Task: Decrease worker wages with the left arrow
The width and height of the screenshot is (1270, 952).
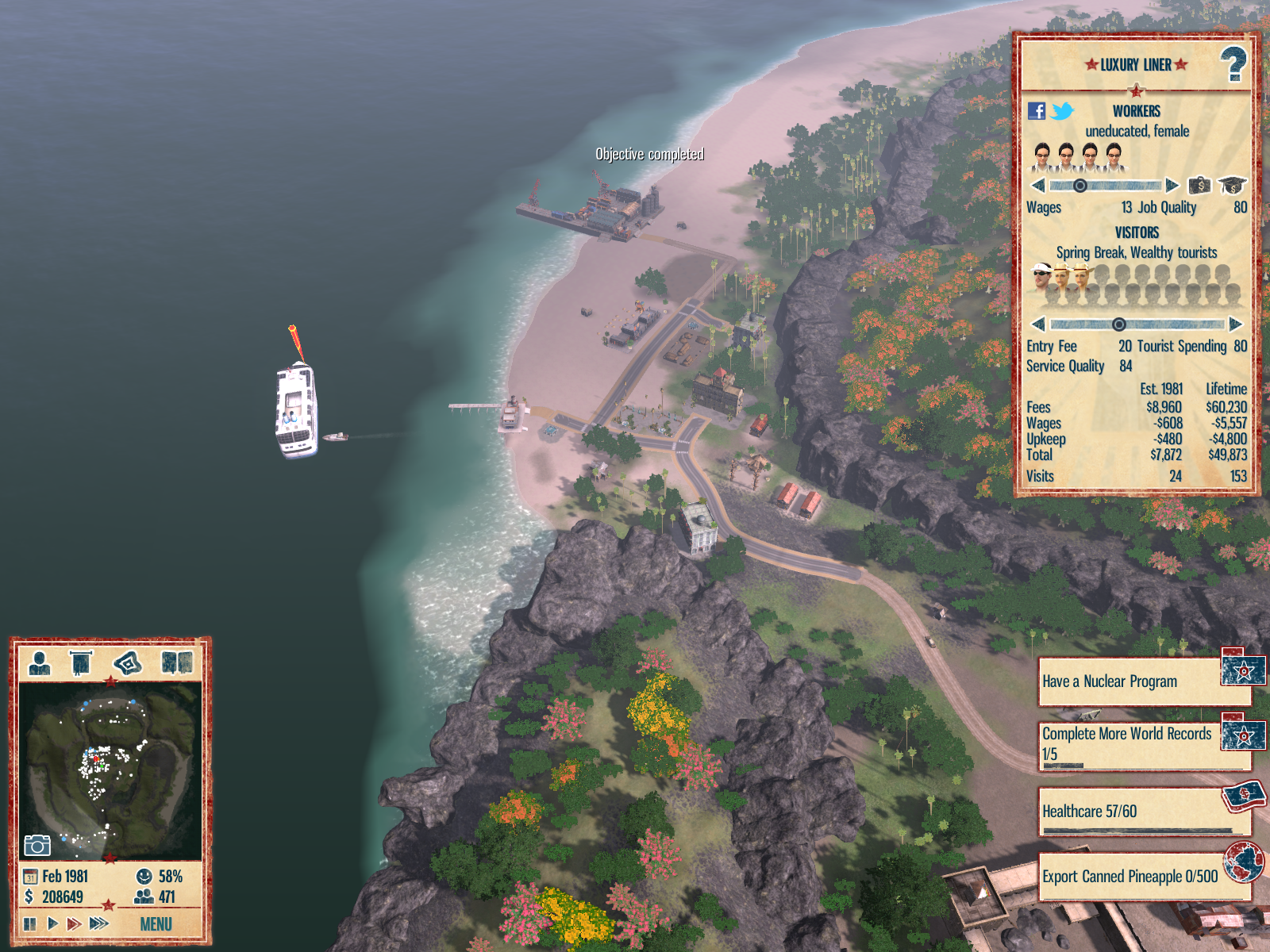Action: click(x=1037, y=186)
